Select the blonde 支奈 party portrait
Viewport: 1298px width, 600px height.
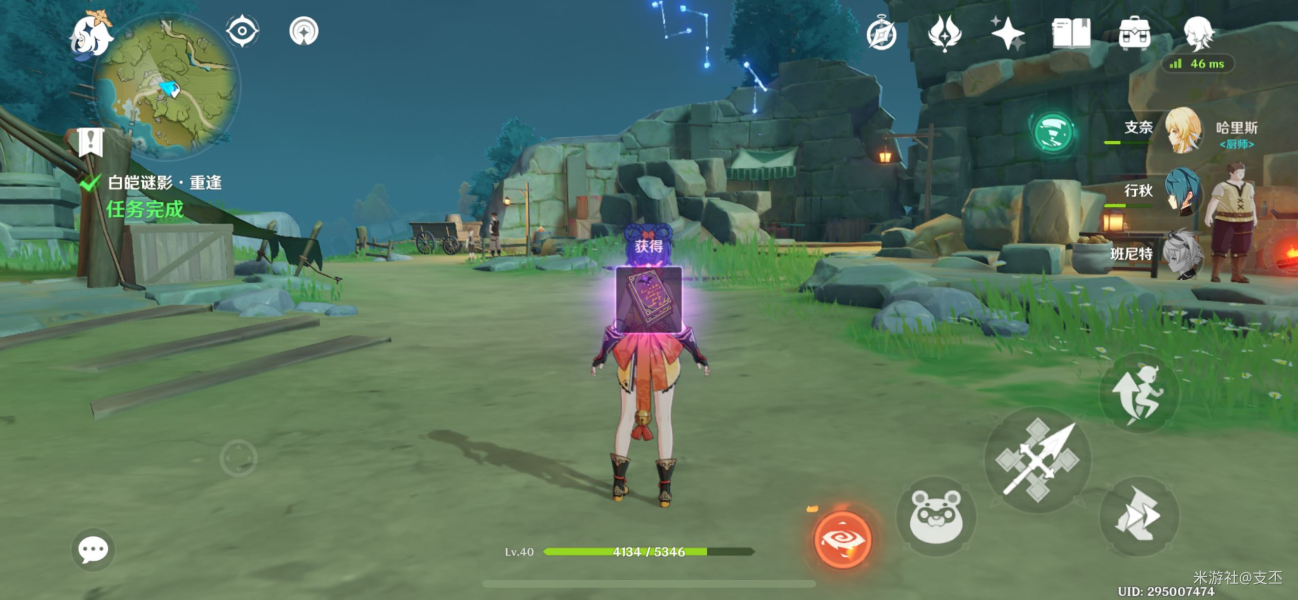tap(1182, 129)
